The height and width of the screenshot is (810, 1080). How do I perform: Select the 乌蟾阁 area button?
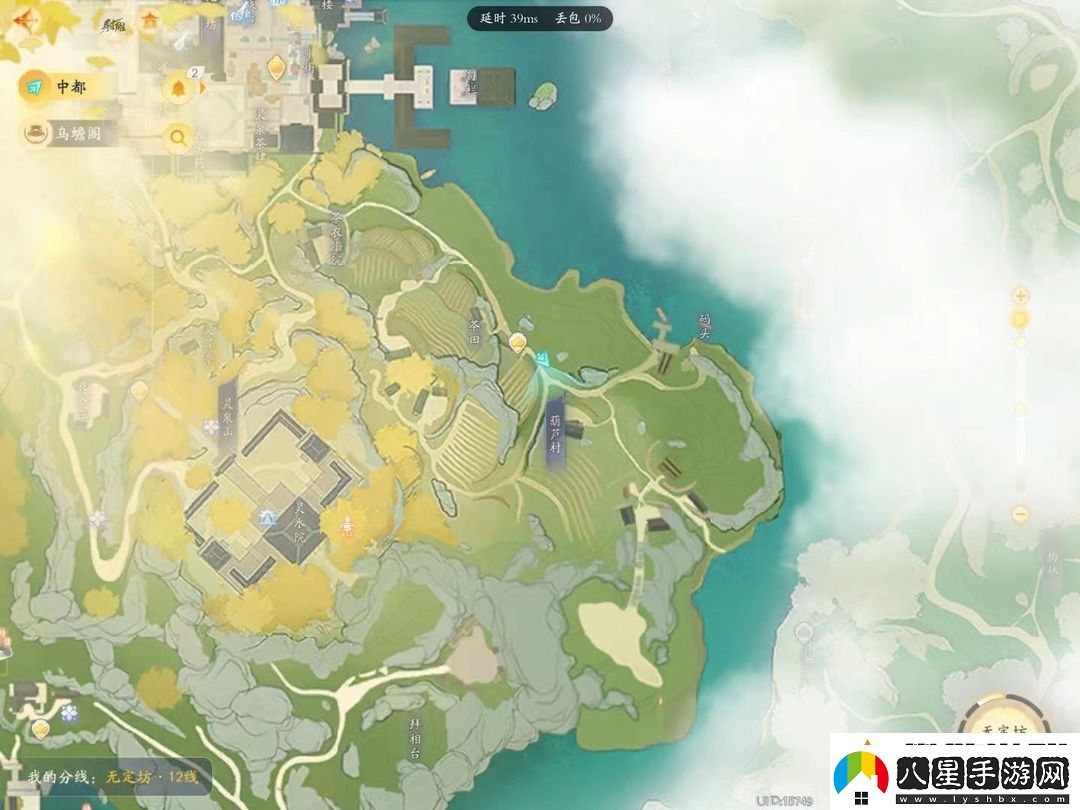pos(73,133)
